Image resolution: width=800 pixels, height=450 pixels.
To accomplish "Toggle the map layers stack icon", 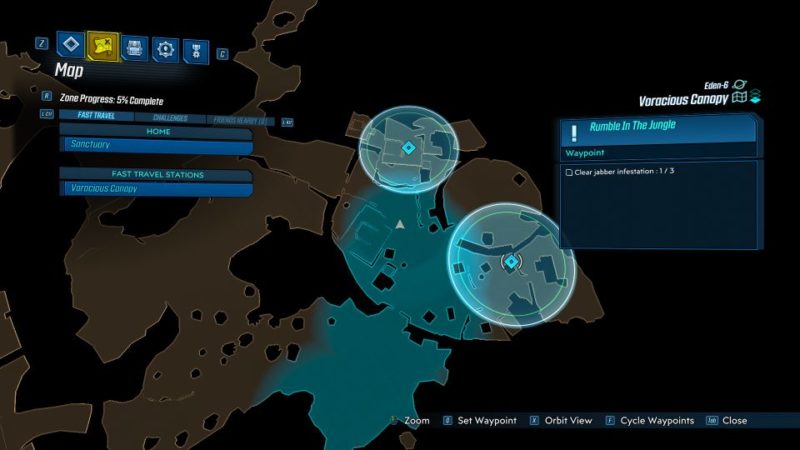I will 757,98.
